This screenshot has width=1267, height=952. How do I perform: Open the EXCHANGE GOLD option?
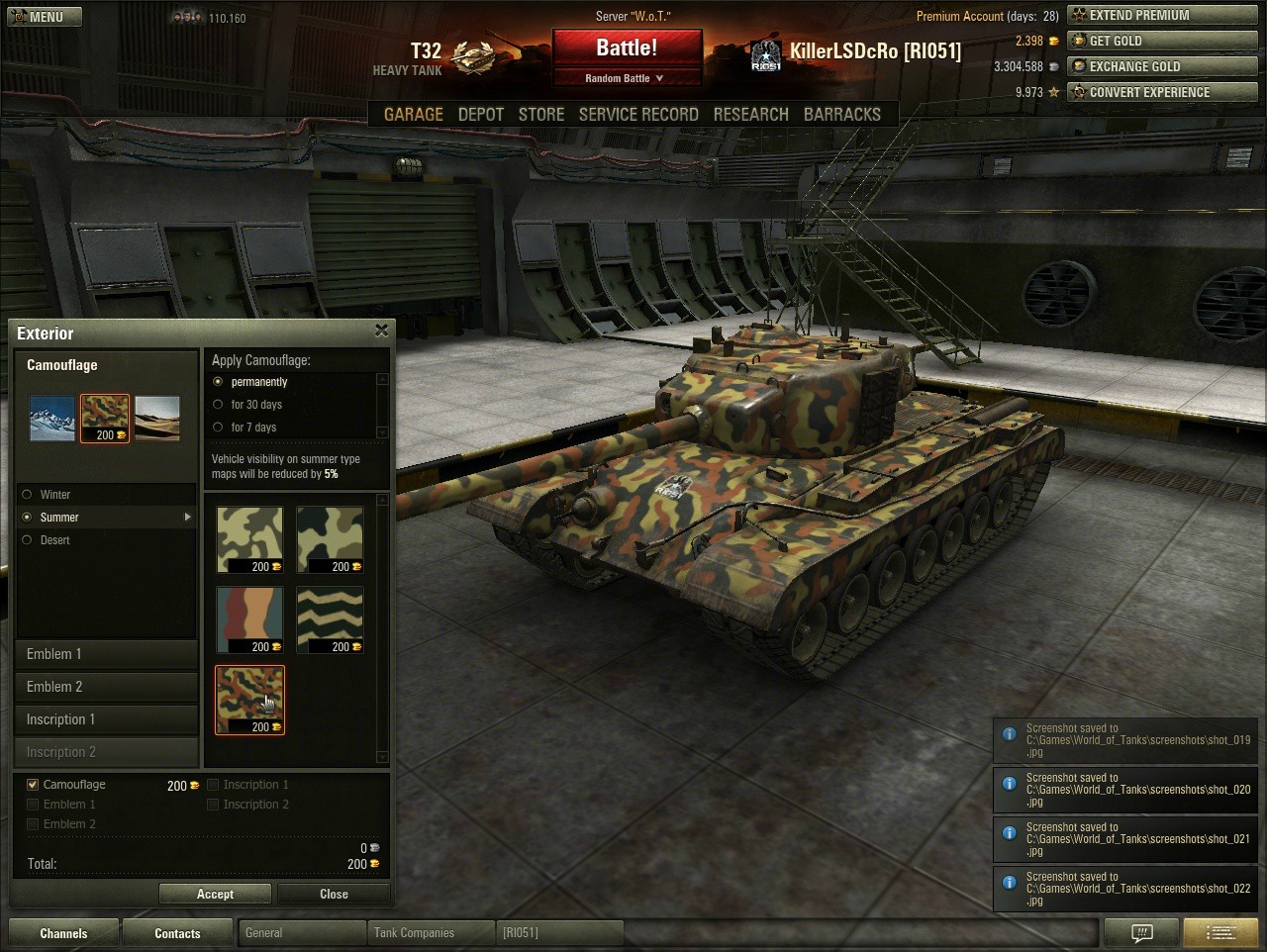click(x=1162, y=67)
